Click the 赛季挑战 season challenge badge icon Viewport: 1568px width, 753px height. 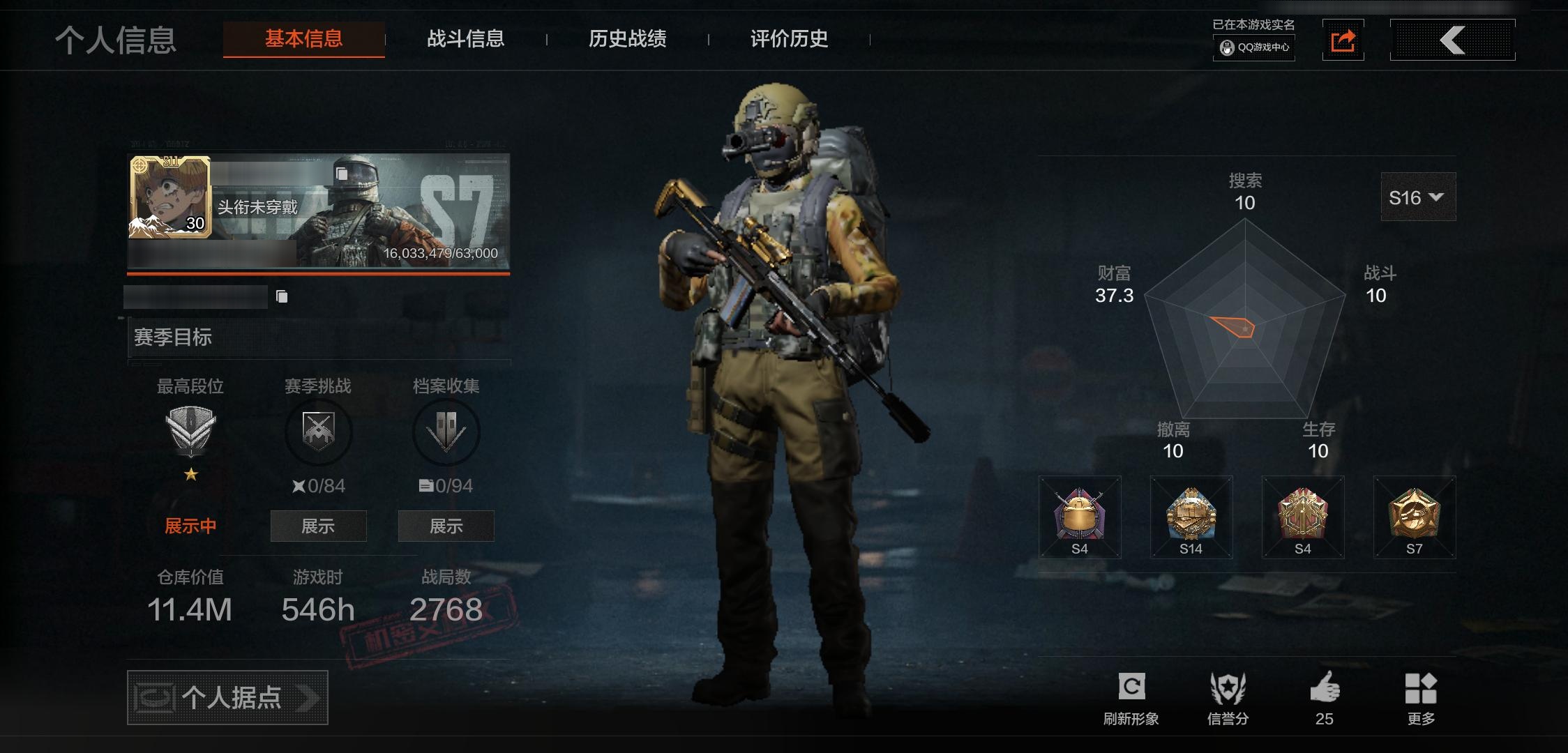point(318,432)
